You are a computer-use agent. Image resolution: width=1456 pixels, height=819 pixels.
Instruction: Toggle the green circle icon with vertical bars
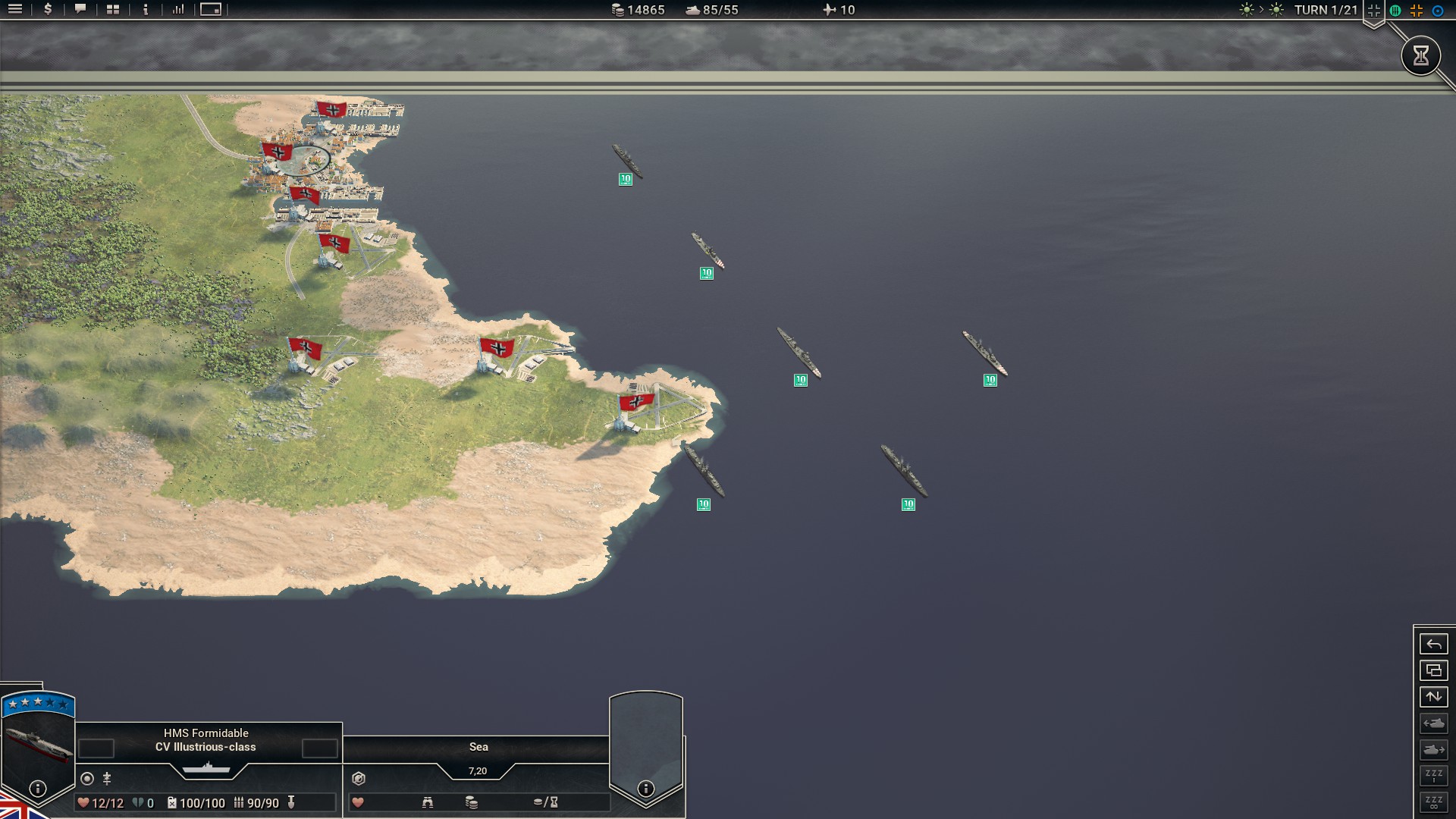pos(1395,11)
